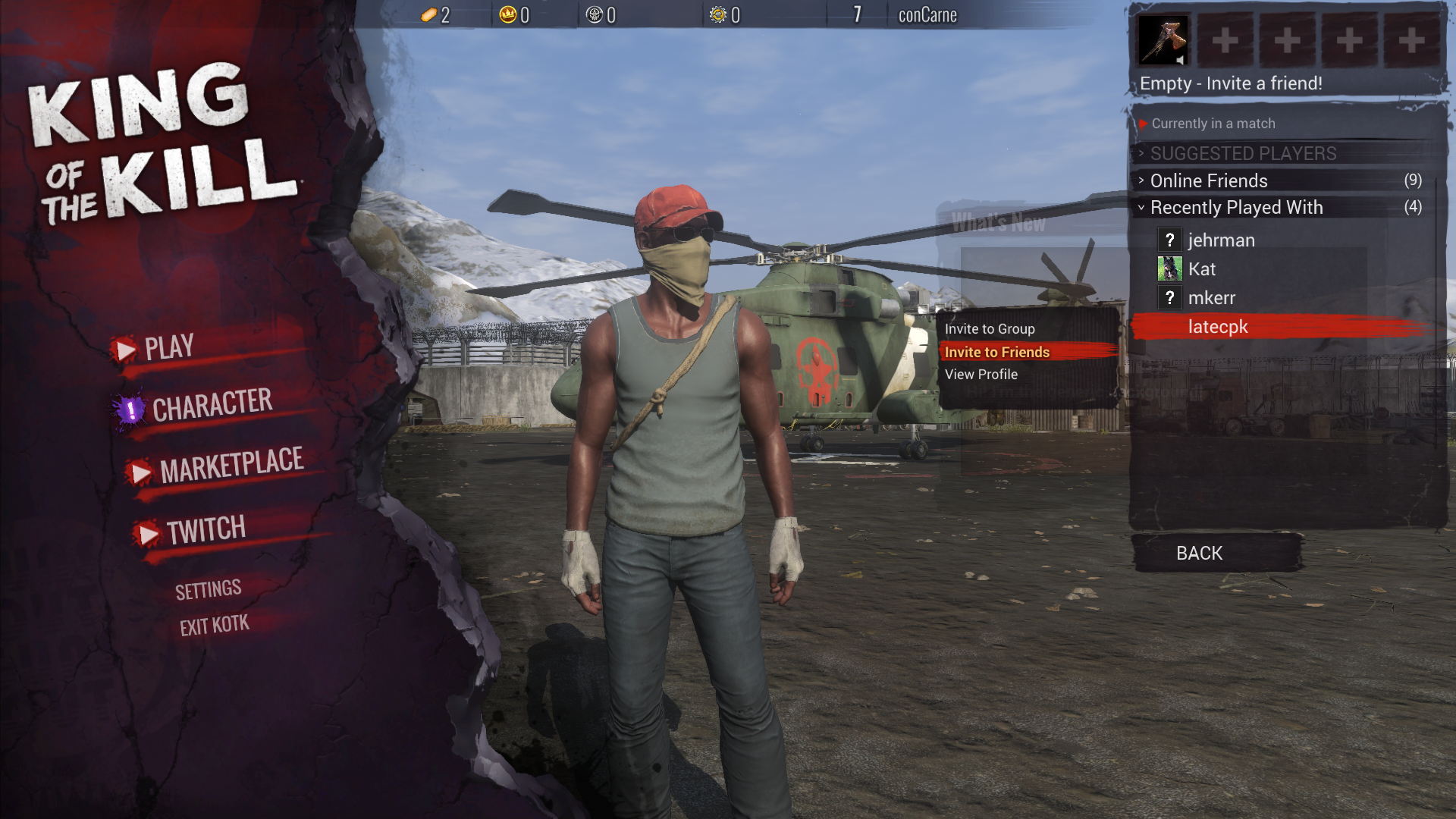The width and height of the screenshot is (1456, 819).
Task: Click the last plus slot in the group bar
Action: click(1412, 42)
